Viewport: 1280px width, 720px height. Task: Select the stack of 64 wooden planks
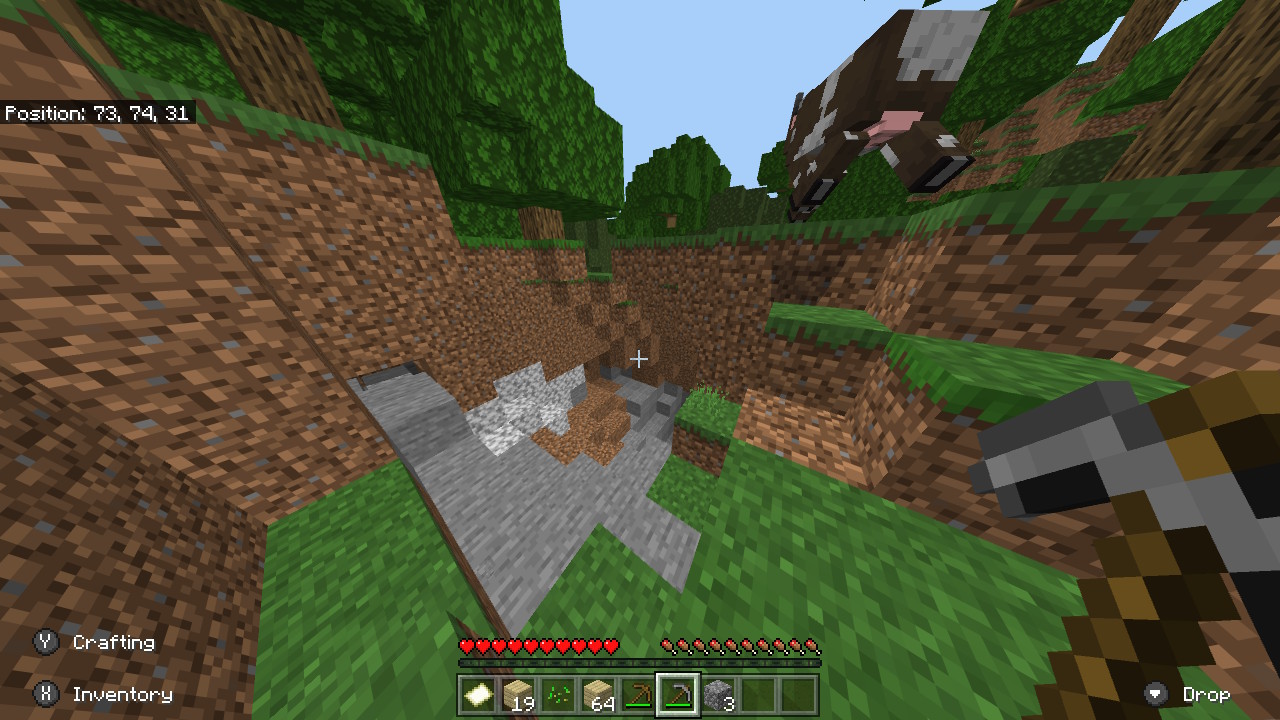coord(598,695)
